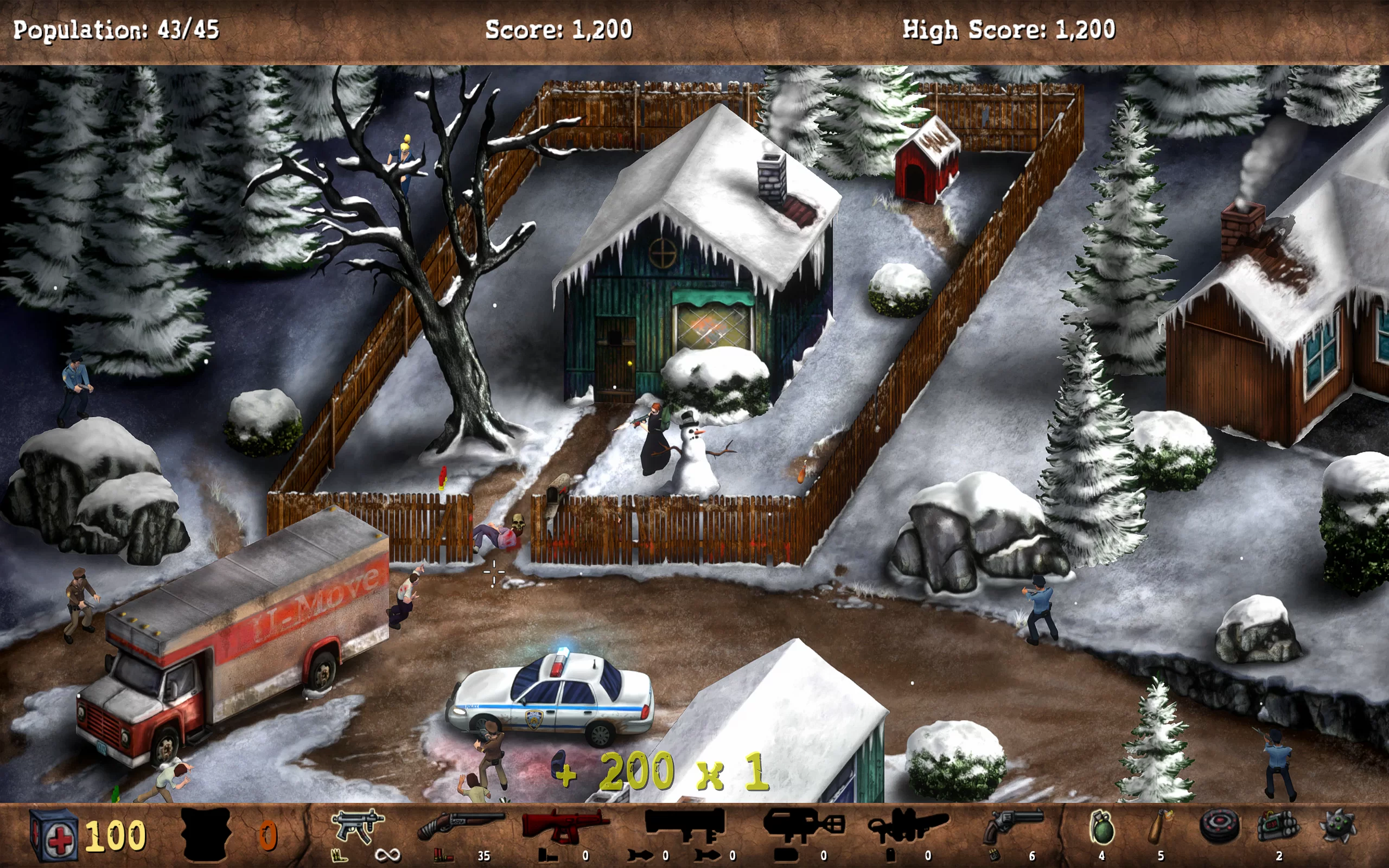This screenshot has height=868, width=1389.
Task: Select the green hand grenade
Action: (1101, 828)
